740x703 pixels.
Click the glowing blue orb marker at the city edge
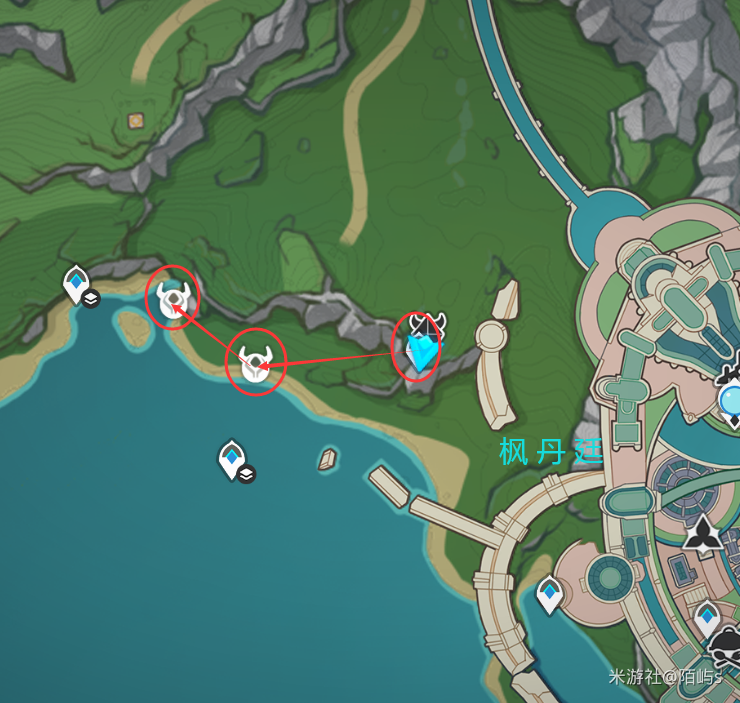point(732,401)
